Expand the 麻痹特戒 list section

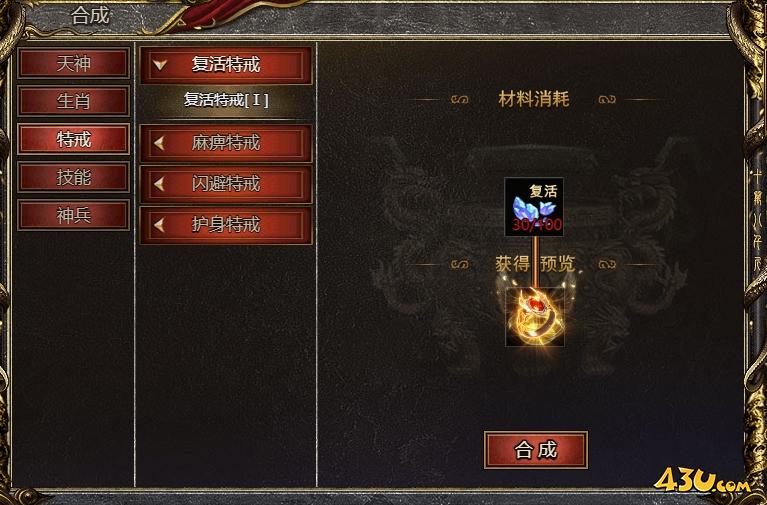click(225, 143)
